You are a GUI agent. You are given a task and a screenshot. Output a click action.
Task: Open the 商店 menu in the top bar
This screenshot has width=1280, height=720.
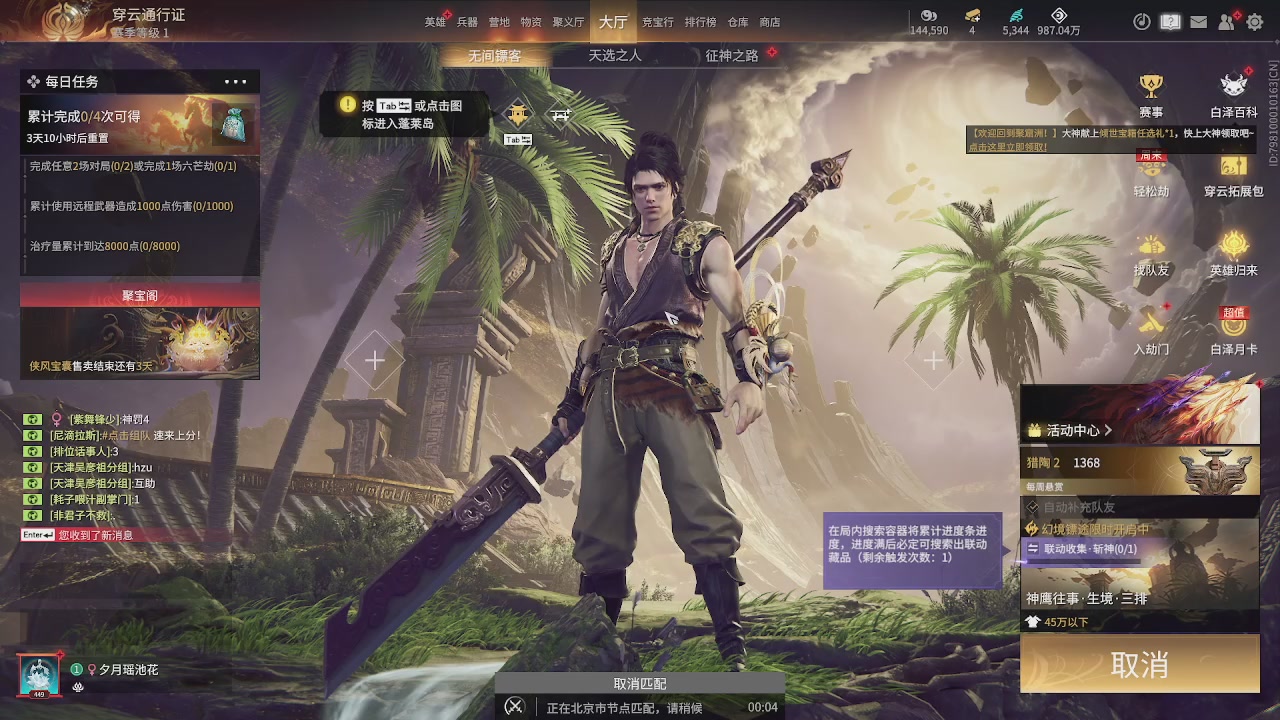769,21
